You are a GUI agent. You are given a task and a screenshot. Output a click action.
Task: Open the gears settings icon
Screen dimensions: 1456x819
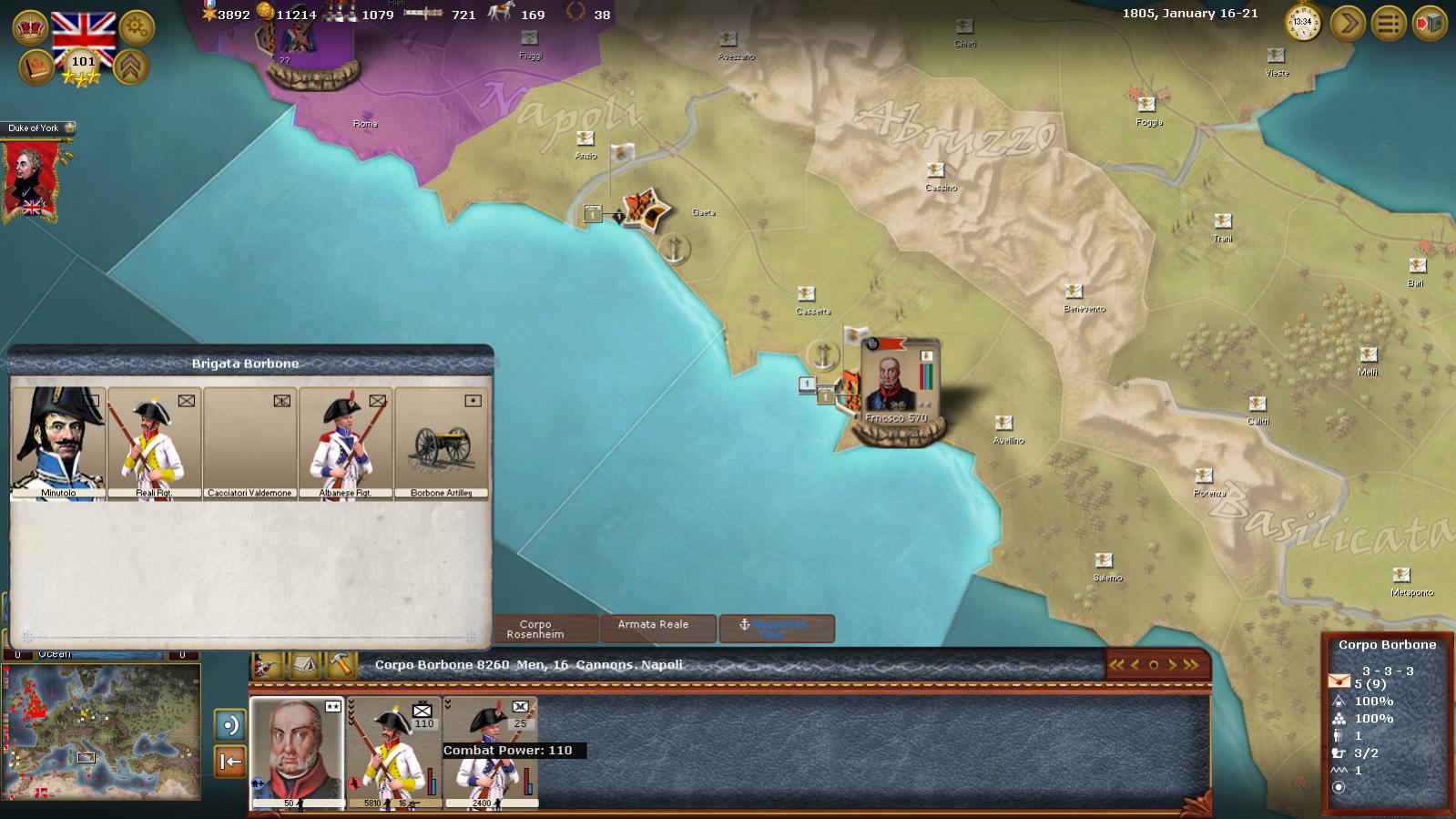click(x=137, y=27)
